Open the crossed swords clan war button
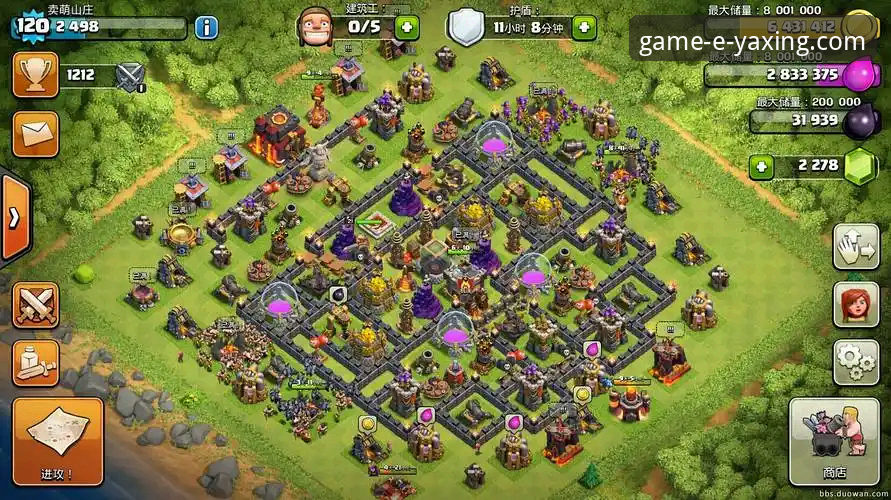 click(35, 304)
